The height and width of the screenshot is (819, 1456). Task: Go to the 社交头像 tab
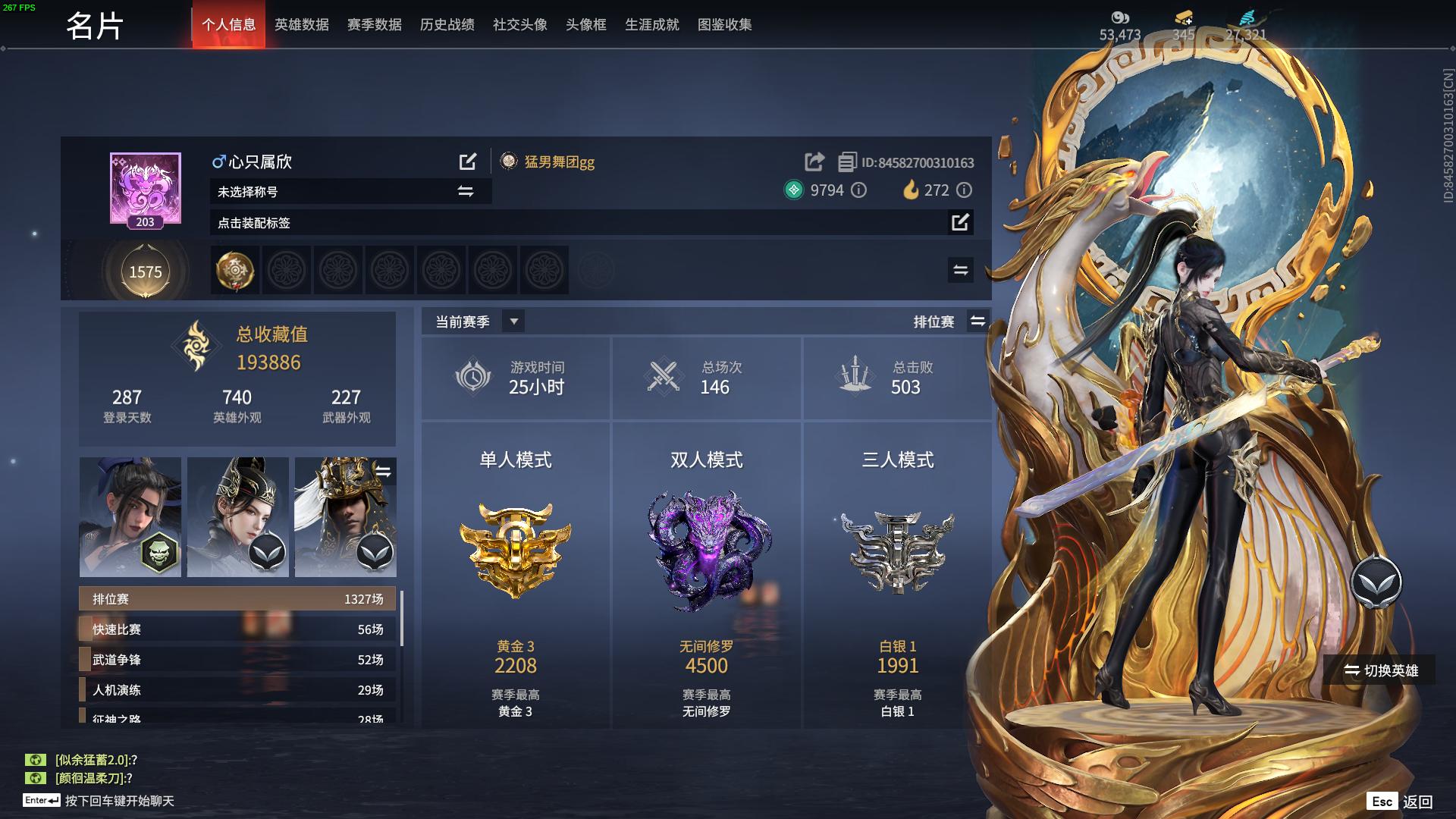click(x=519, y=25)
